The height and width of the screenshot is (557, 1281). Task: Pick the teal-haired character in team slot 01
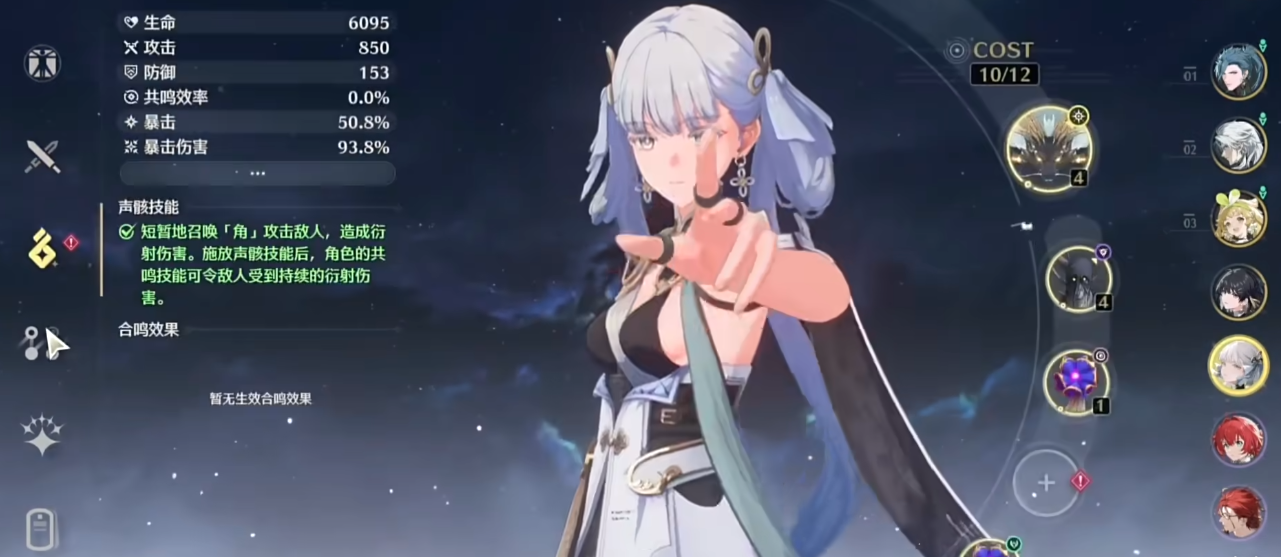tap(1239, 72)
